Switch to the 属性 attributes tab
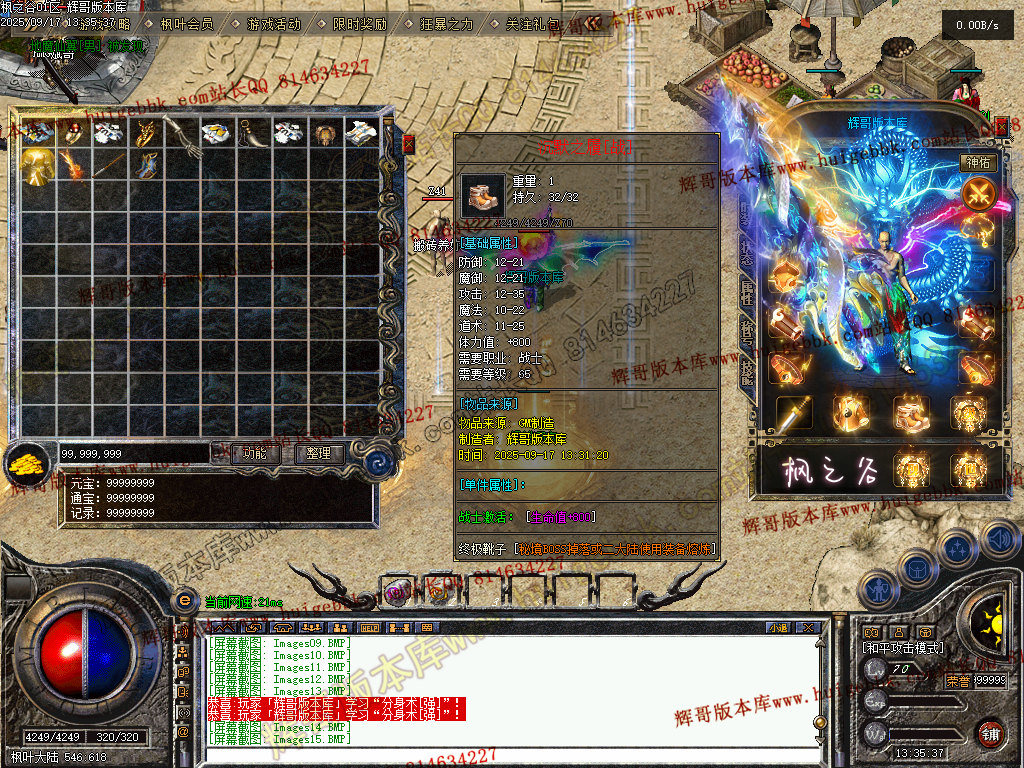Screen dimensions: 1024x768 746,292
